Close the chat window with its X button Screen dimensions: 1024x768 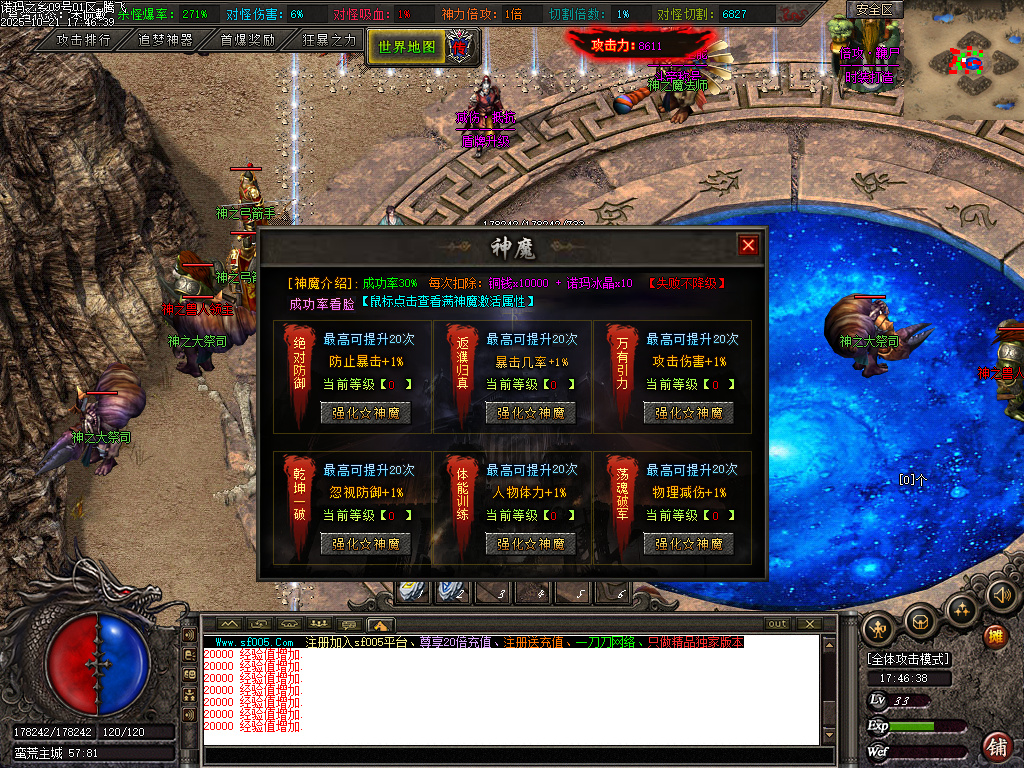click(809, 624)
